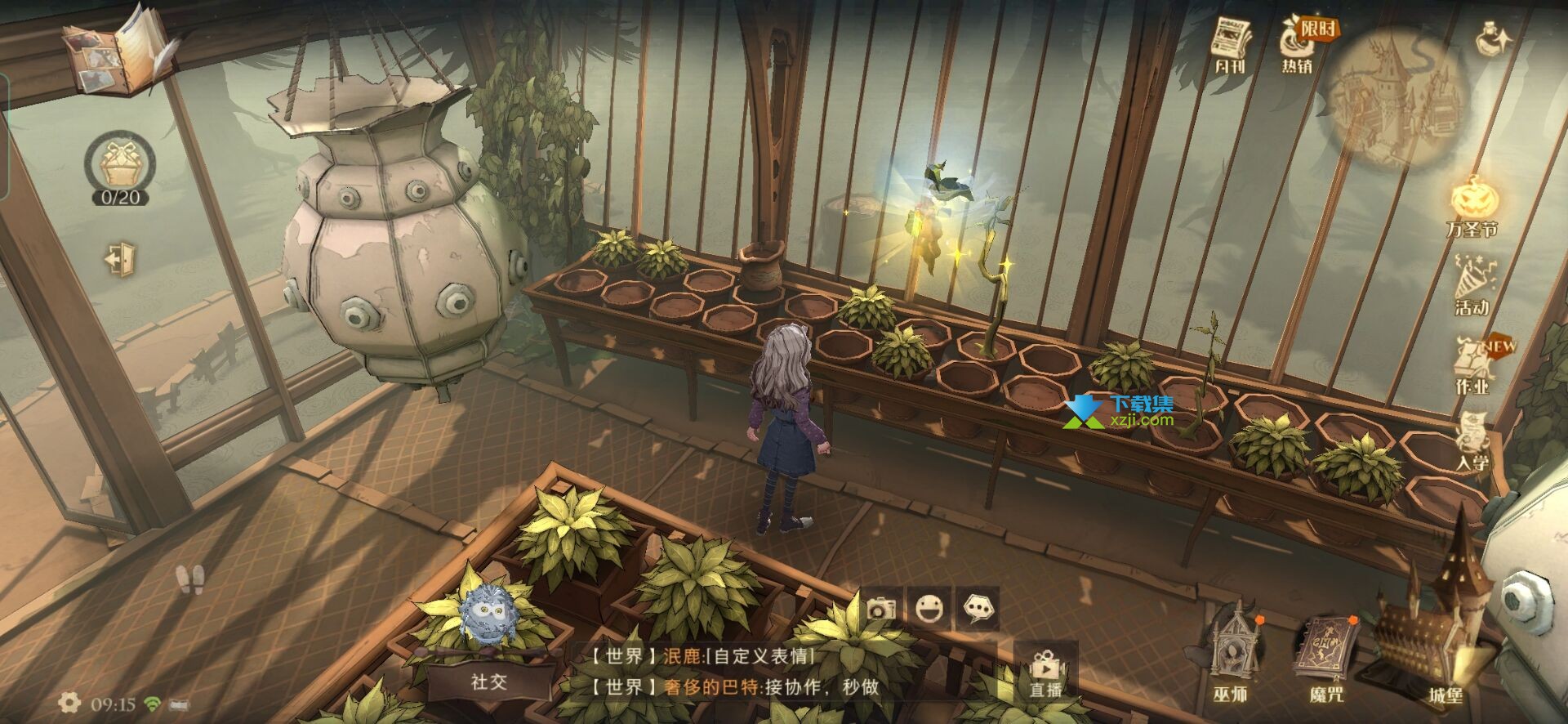The height and width of the screenshot is (724, 1568).
Task: Open the speech bubble chat button
Action: click(978, 609)
